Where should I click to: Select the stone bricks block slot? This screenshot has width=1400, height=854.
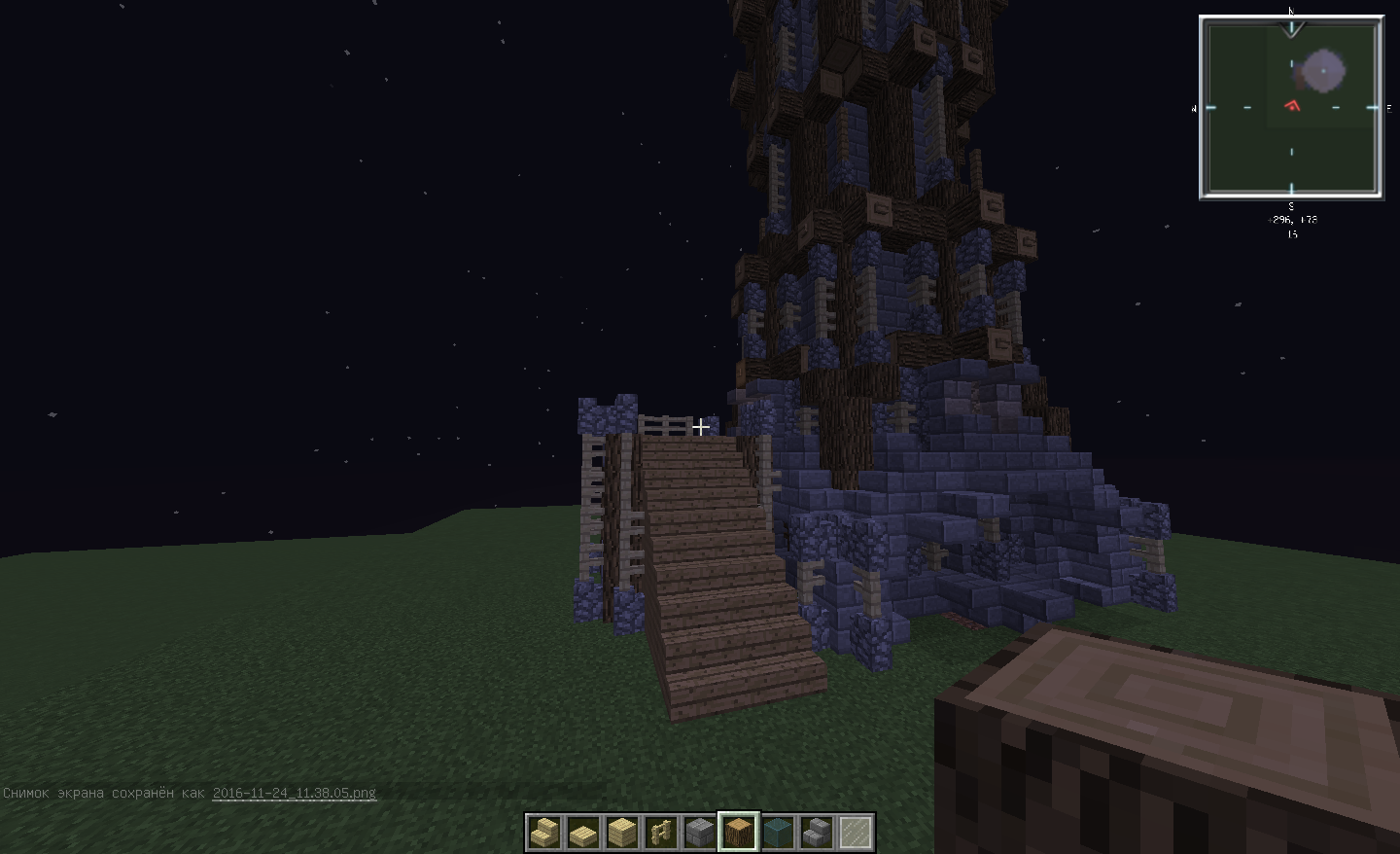(x=700, y=833)
